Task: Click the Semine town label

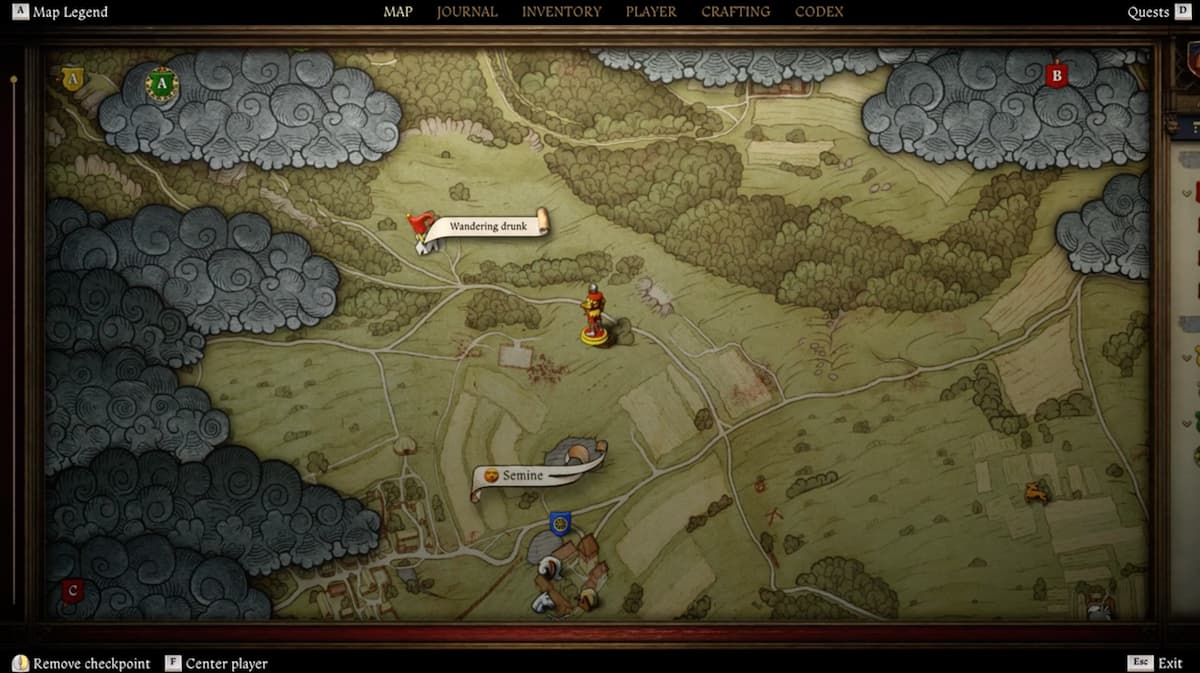Action: point(522,476)
